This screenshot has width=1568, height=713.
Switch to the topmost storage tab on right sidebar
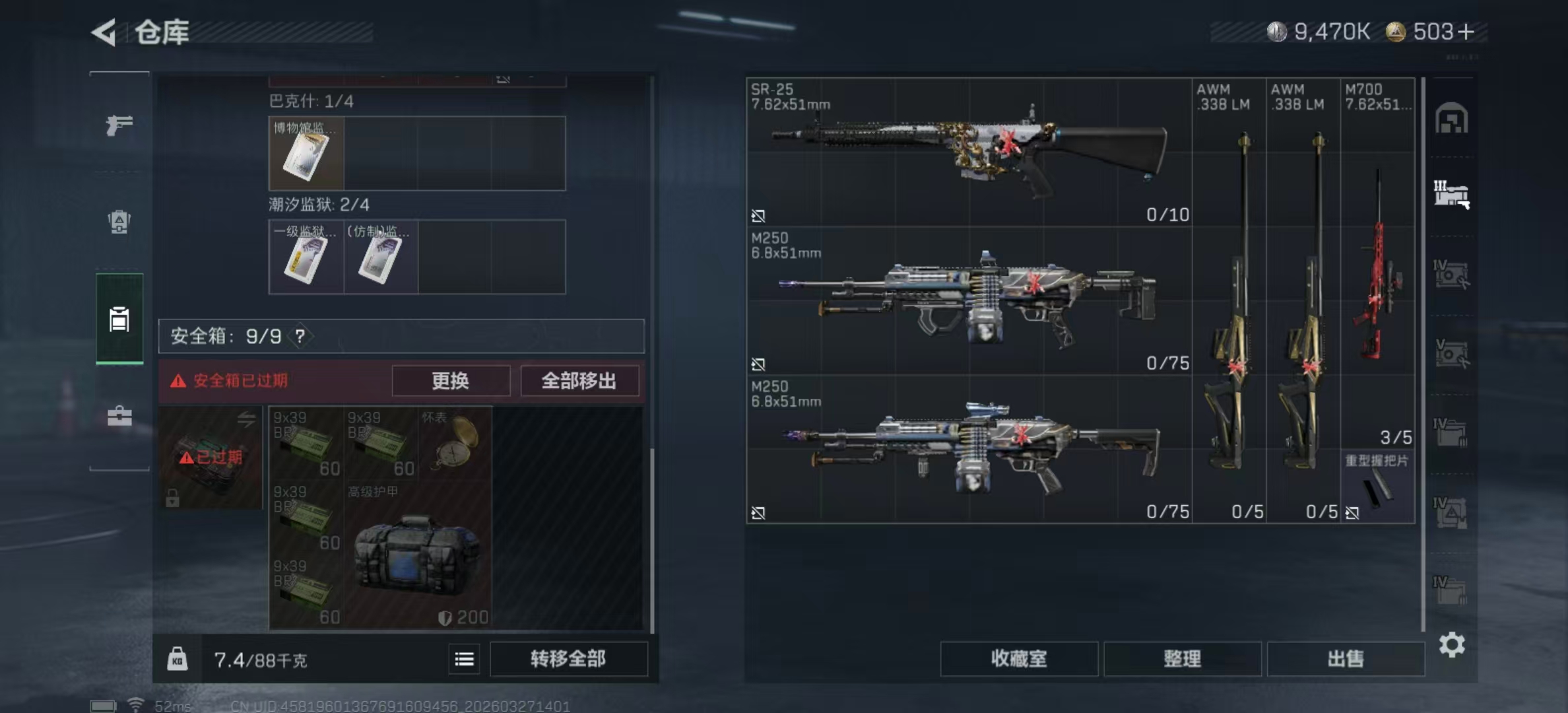point(1451,118)
